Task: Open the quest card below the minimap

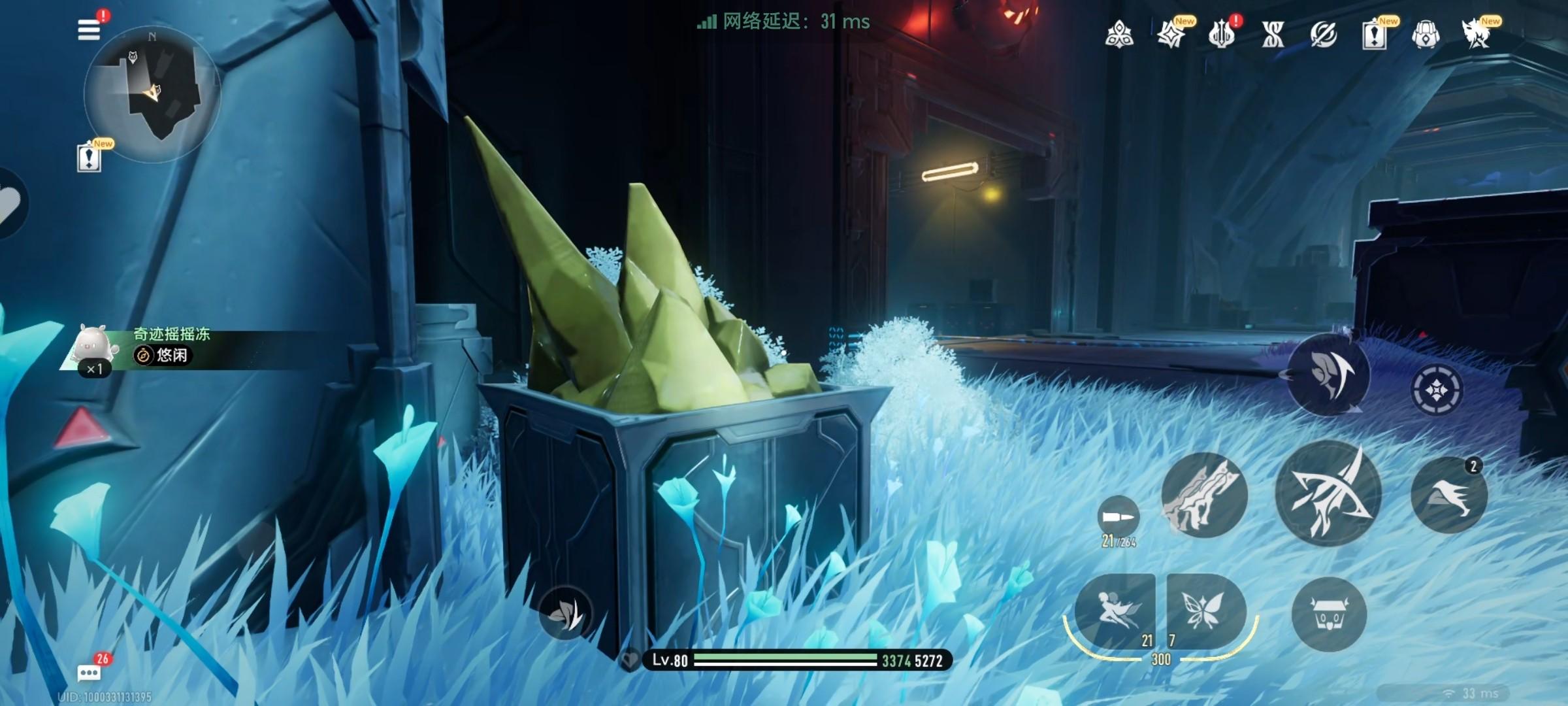Action: click(x=89, y=157)
